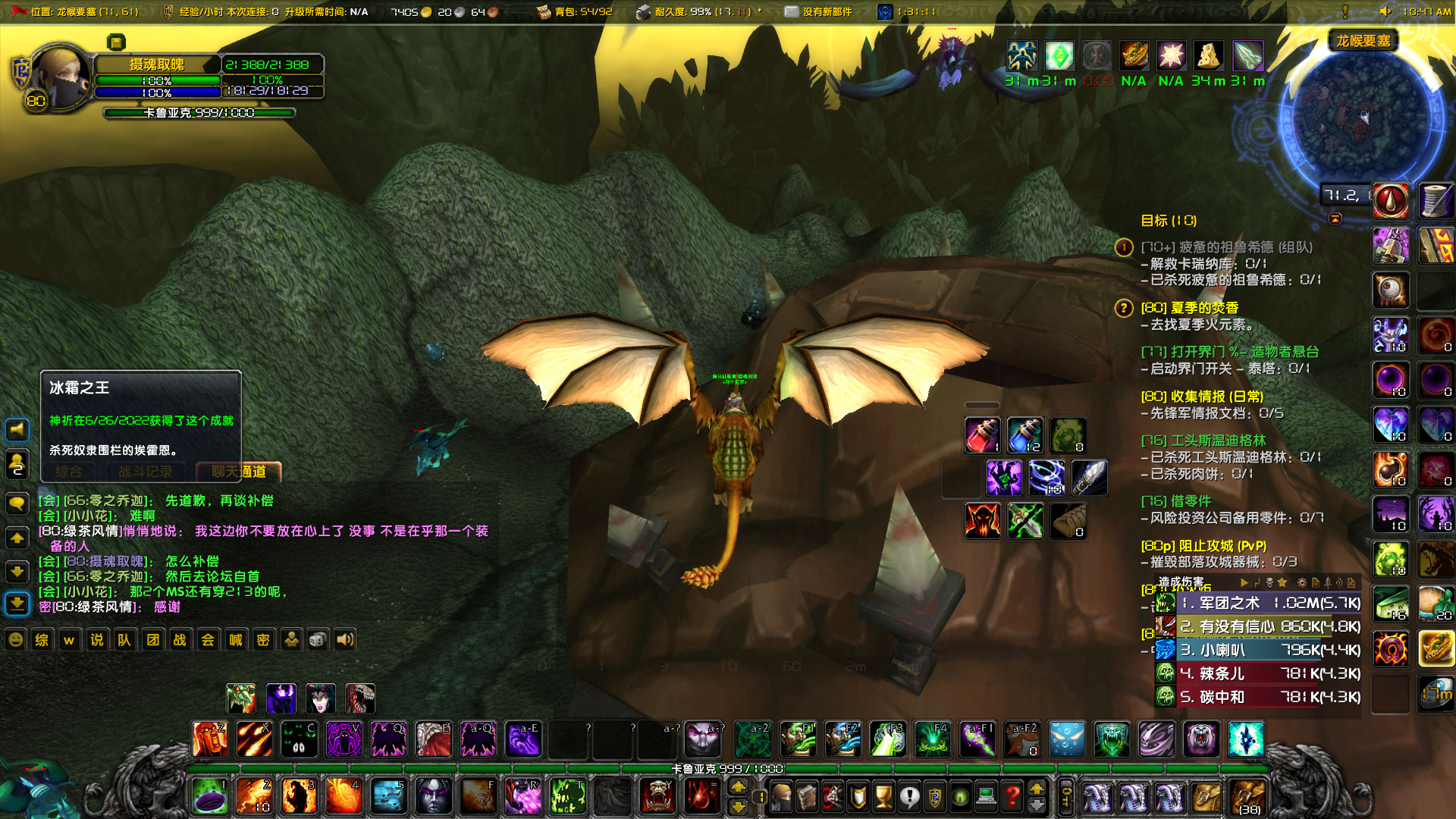
Task: Open the emote menu smiley icon
Action: [x=15, y=639]
